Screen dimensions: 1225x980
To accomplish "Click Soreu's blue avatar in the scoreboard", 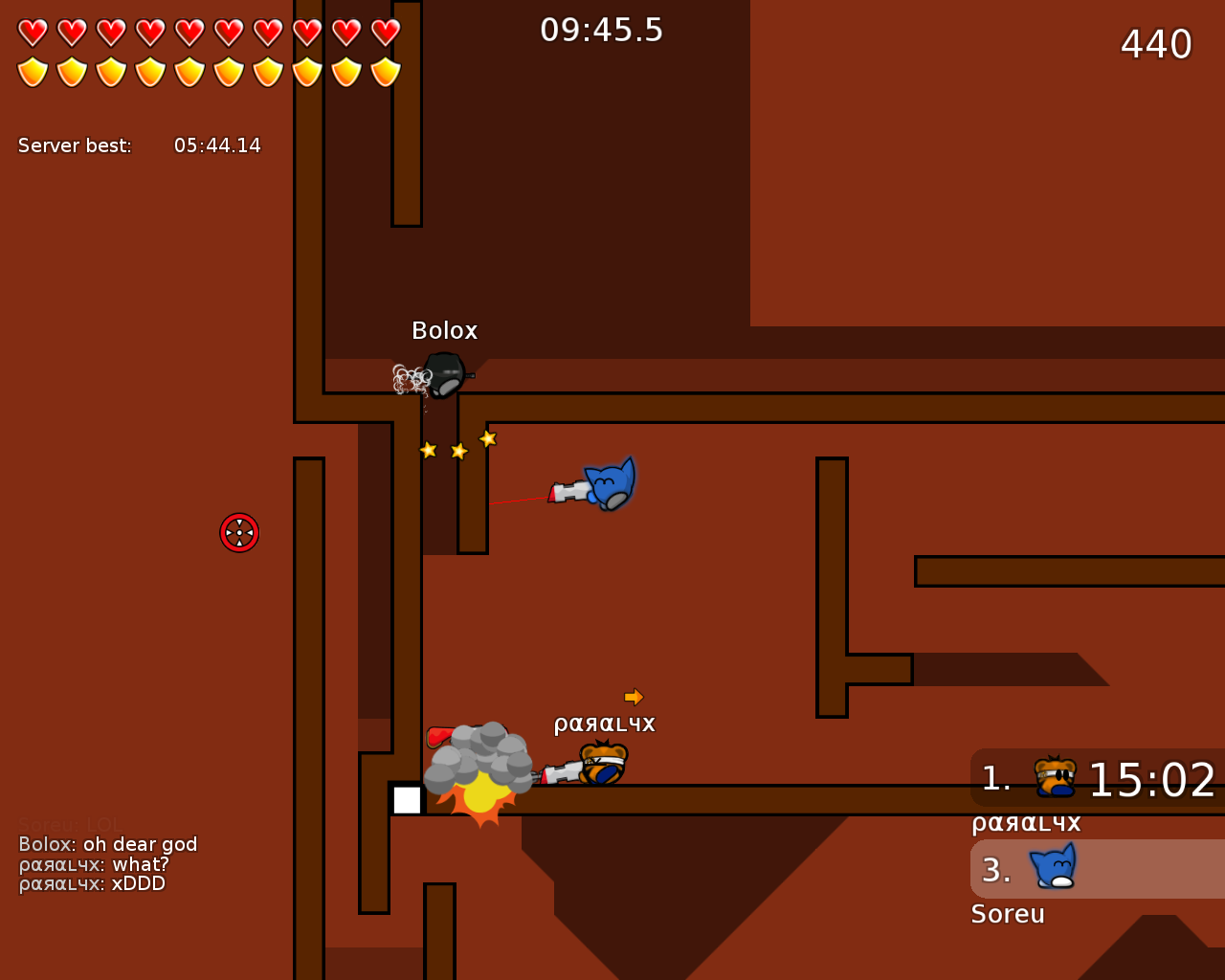I will pos(1053,867).
